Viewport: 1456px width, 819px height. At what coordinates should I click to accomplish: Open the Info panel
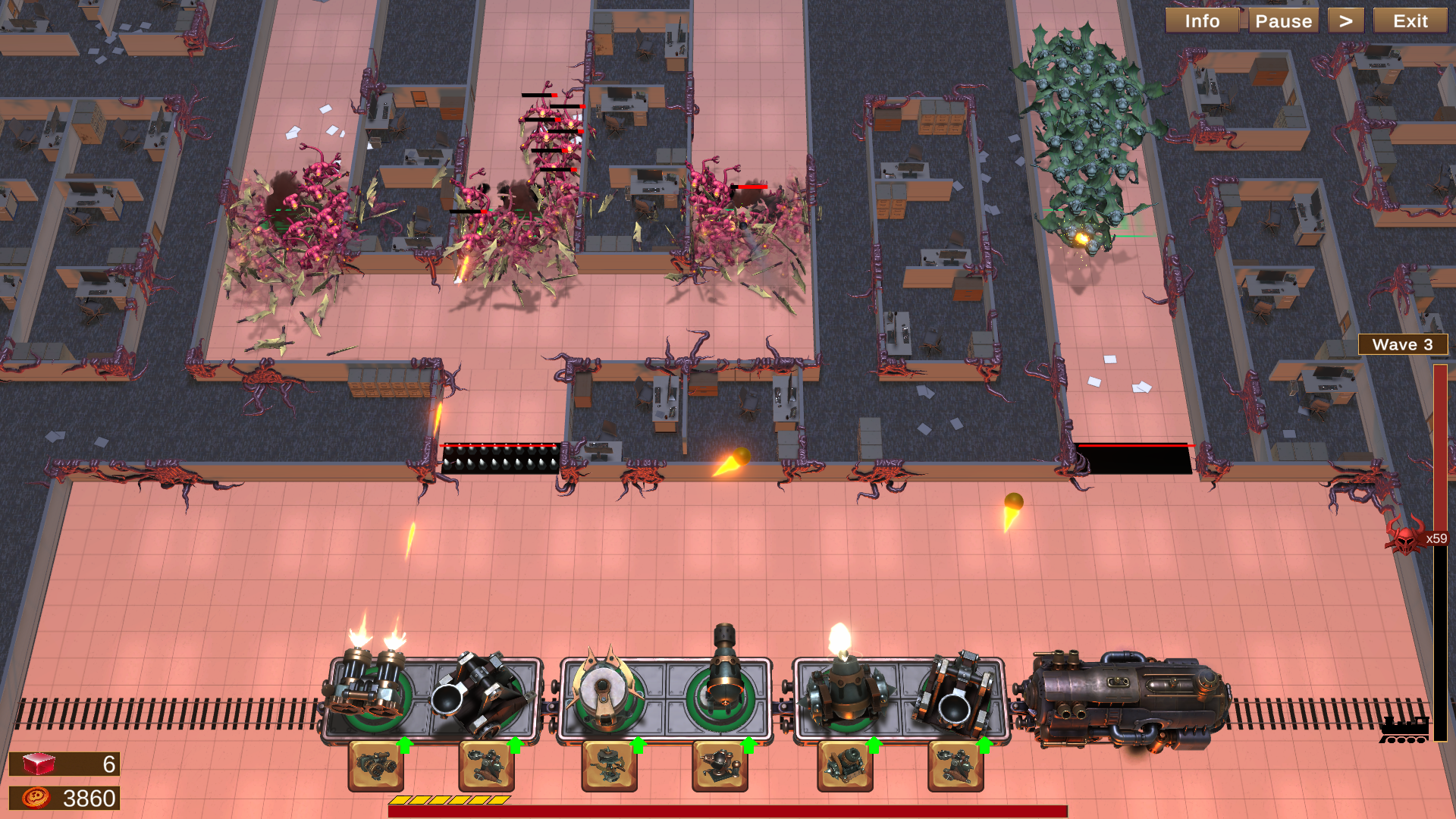coord(1202,20)
